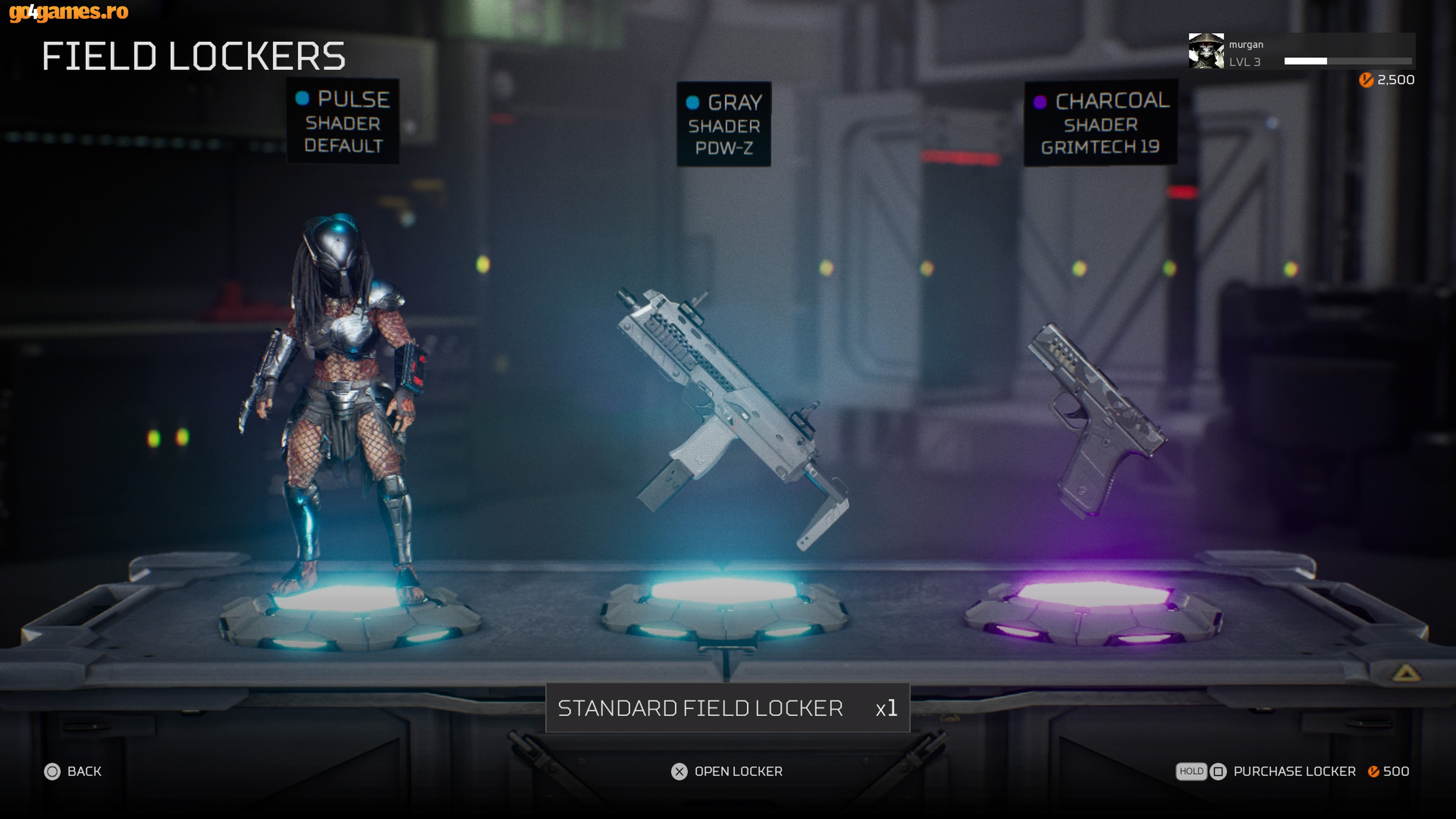Go back from Field Lockers
This screenshot has height=819, width=1456.
click(x=73, y=772)
